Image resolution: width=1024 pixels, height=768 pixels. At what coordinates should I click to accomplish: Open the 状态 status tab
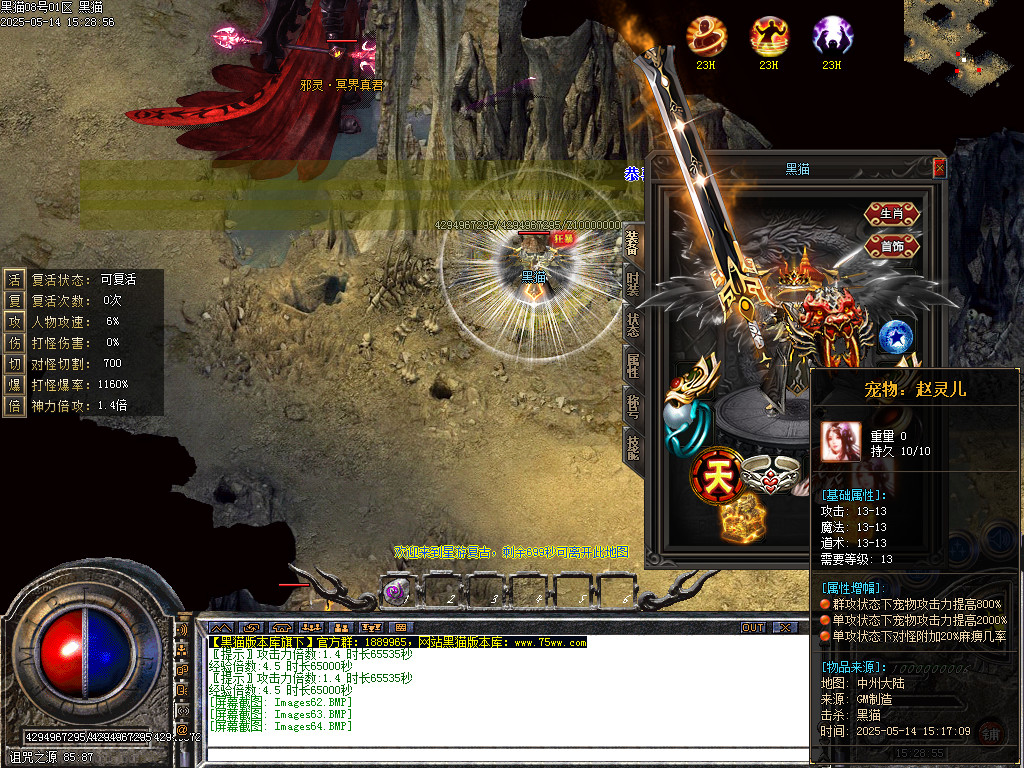coord(633,324)
